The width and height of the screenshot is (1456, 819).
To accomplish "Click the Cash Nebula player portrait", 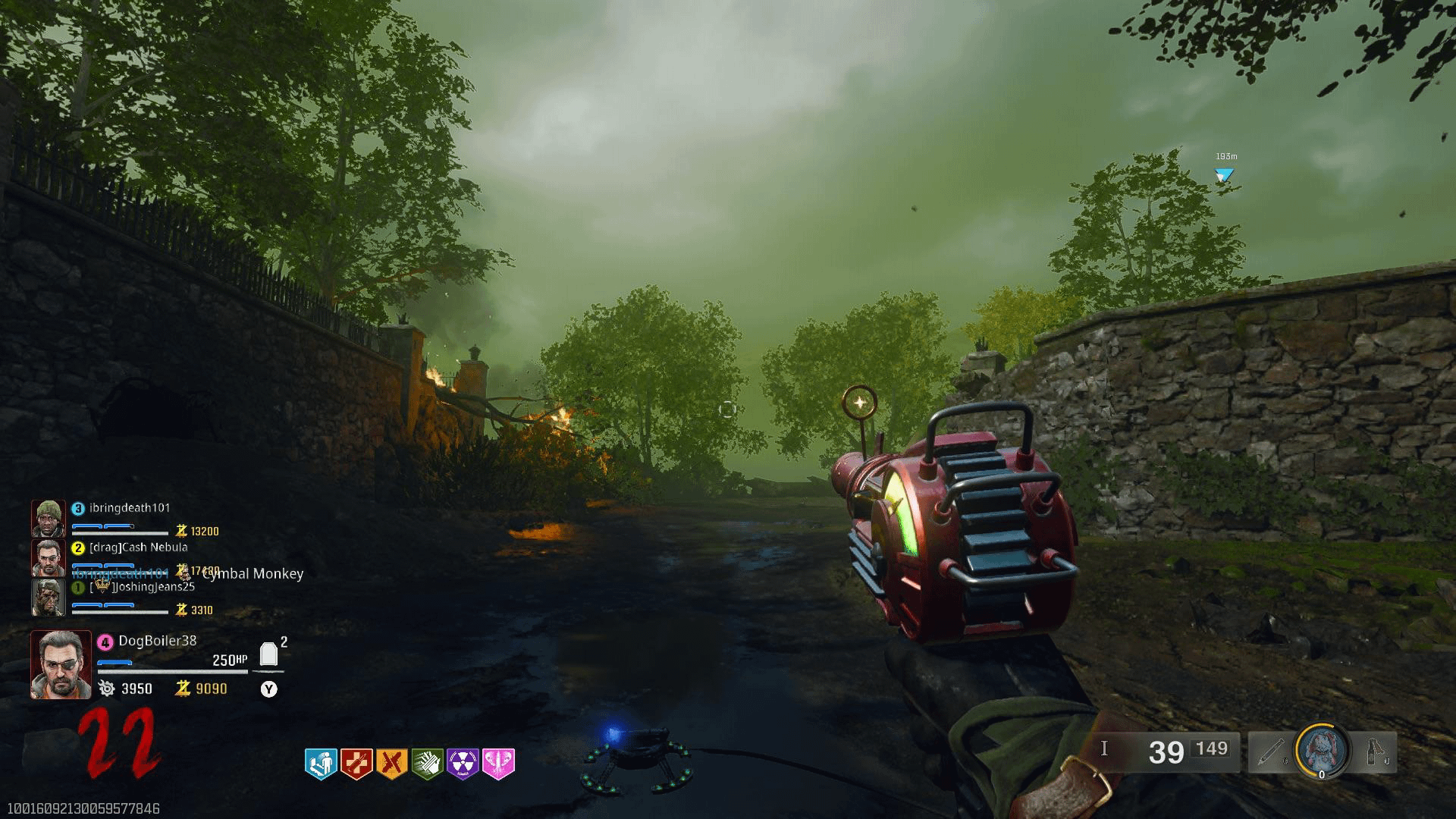I will [49, 558].
